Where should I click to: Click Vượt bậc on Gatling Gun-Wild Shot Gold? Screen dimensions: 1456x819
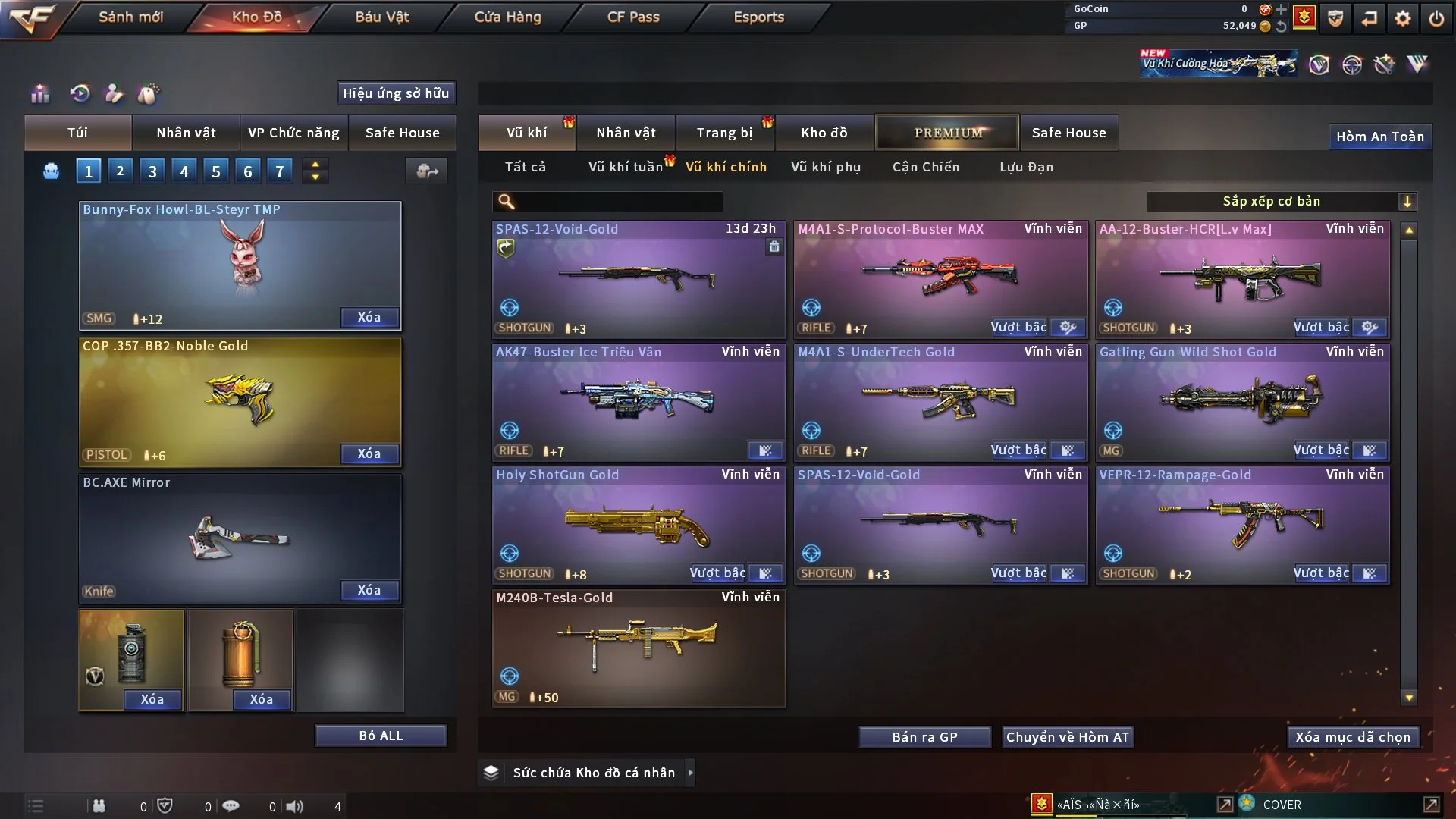pyautogui.click(x=1321, y=450)
